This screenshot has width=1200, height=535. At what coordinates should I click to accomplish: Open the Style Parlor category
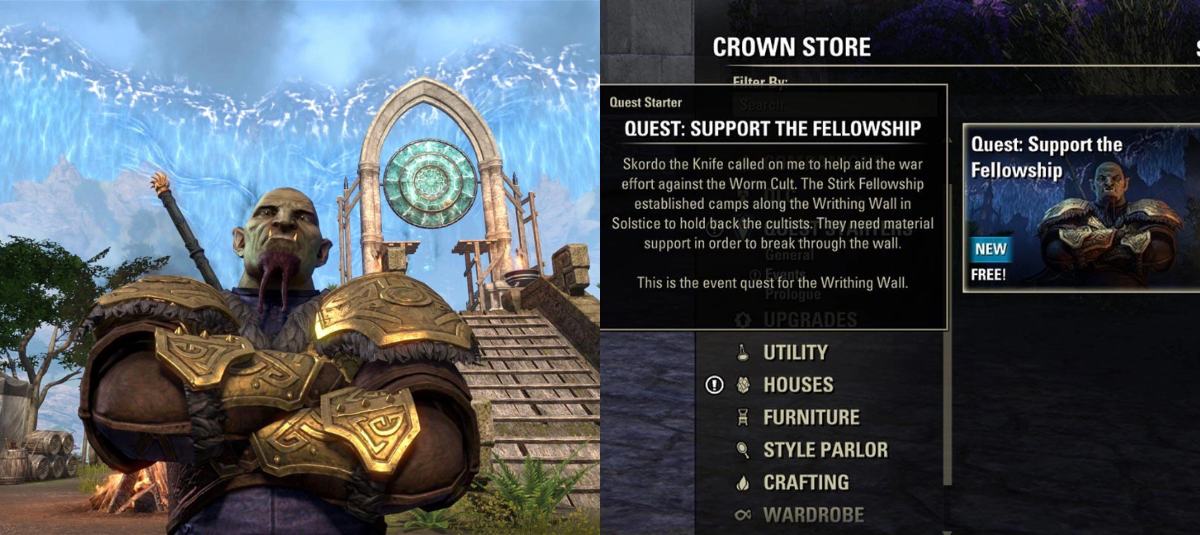tap(825, 450)
